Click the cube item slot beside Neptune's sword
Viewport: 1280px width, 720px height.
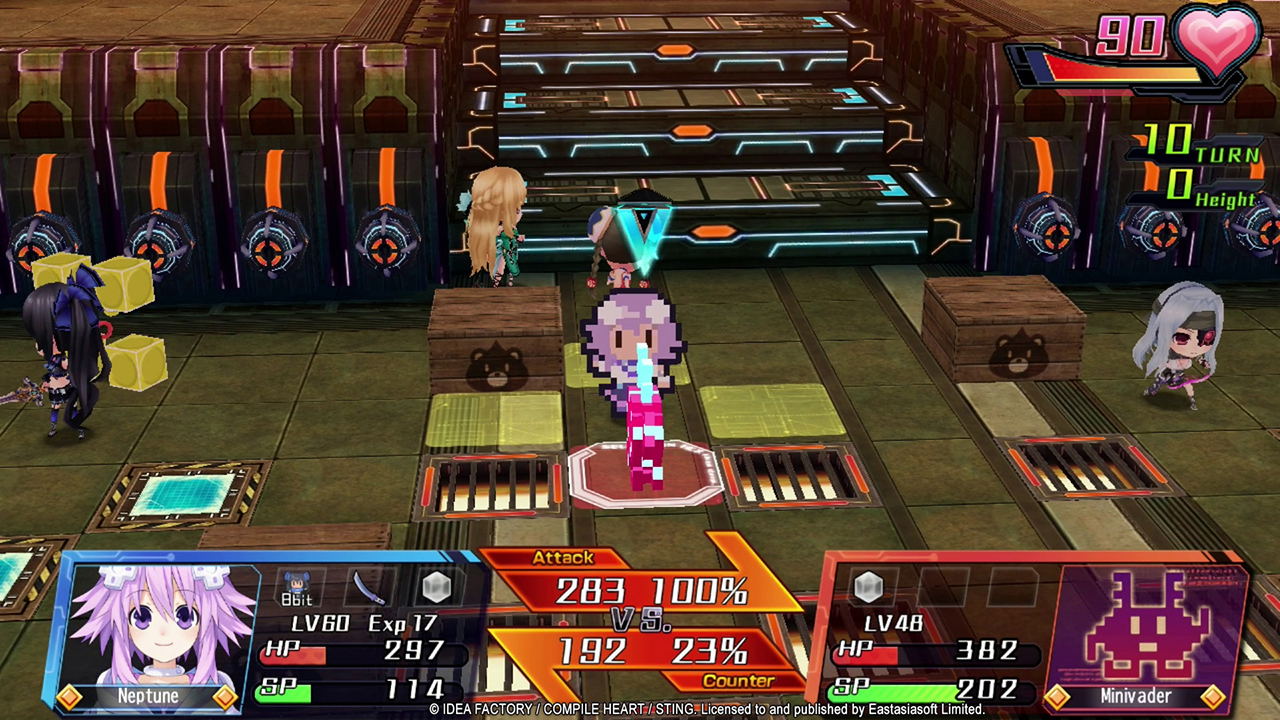437,587
